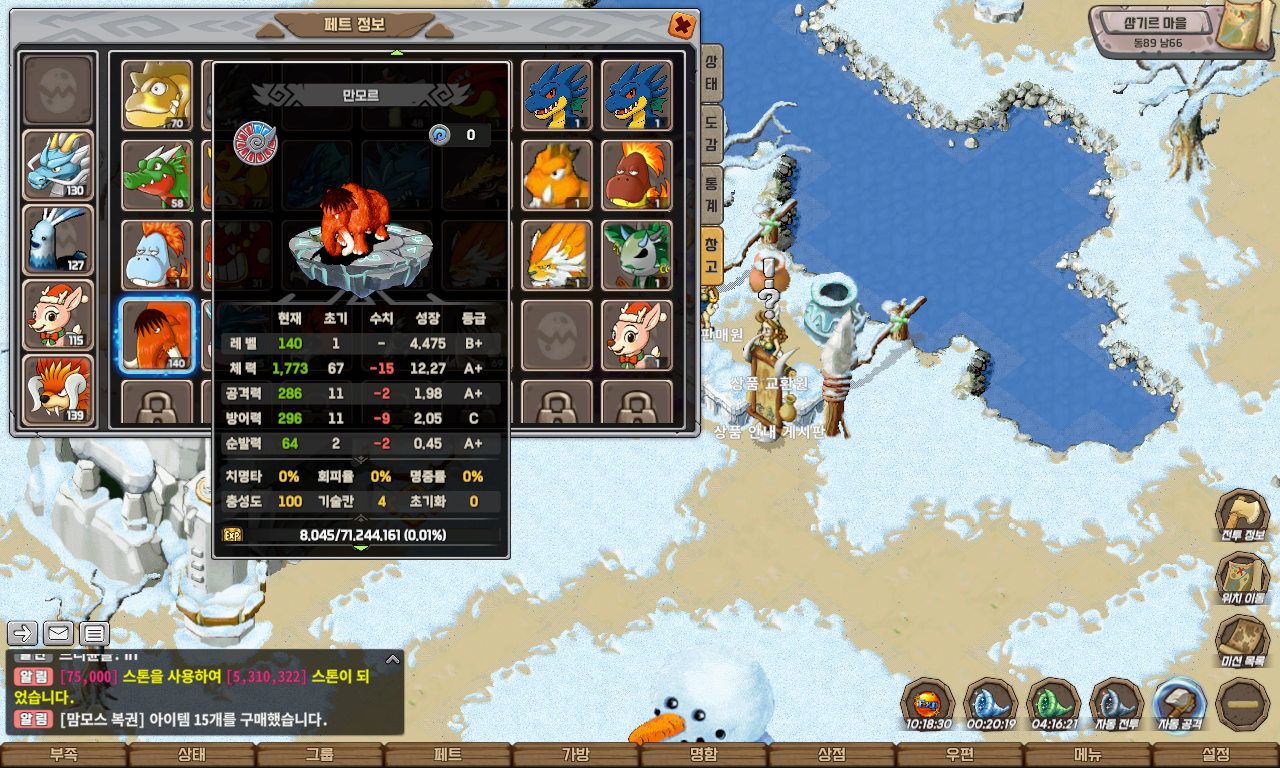Select the 창고 storage side tab
Viewport: 1280px width, 768px height.
[x=711, y=256]
